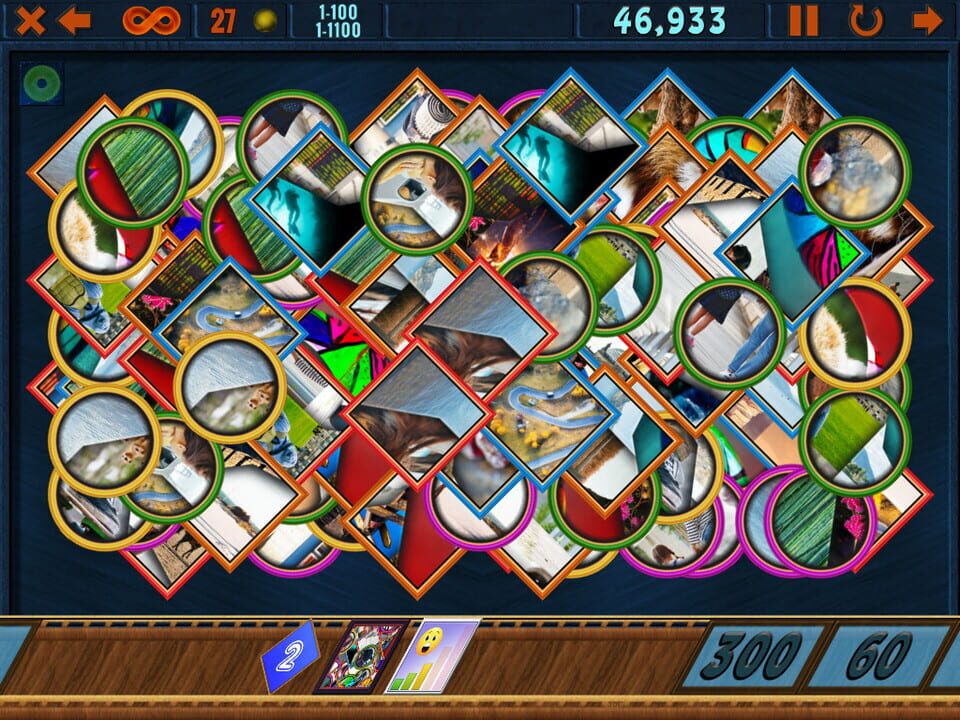The width and height of the screenshot is (960, 720).
Task: Activate the surprised emoji bar-chart card
Action: pos(432,655)
